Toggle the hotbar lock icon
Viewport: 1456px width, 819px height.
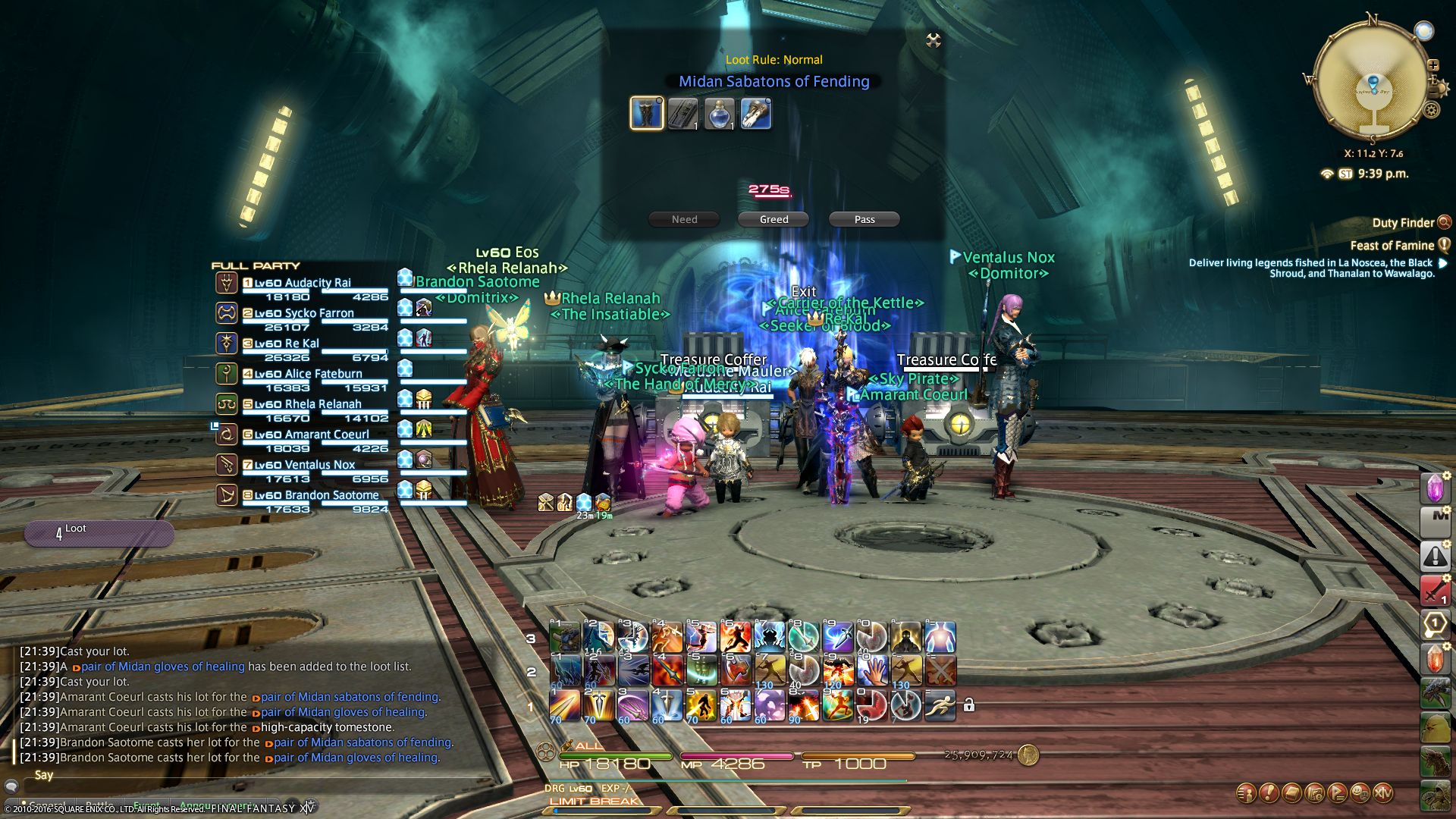click(968, 705)
